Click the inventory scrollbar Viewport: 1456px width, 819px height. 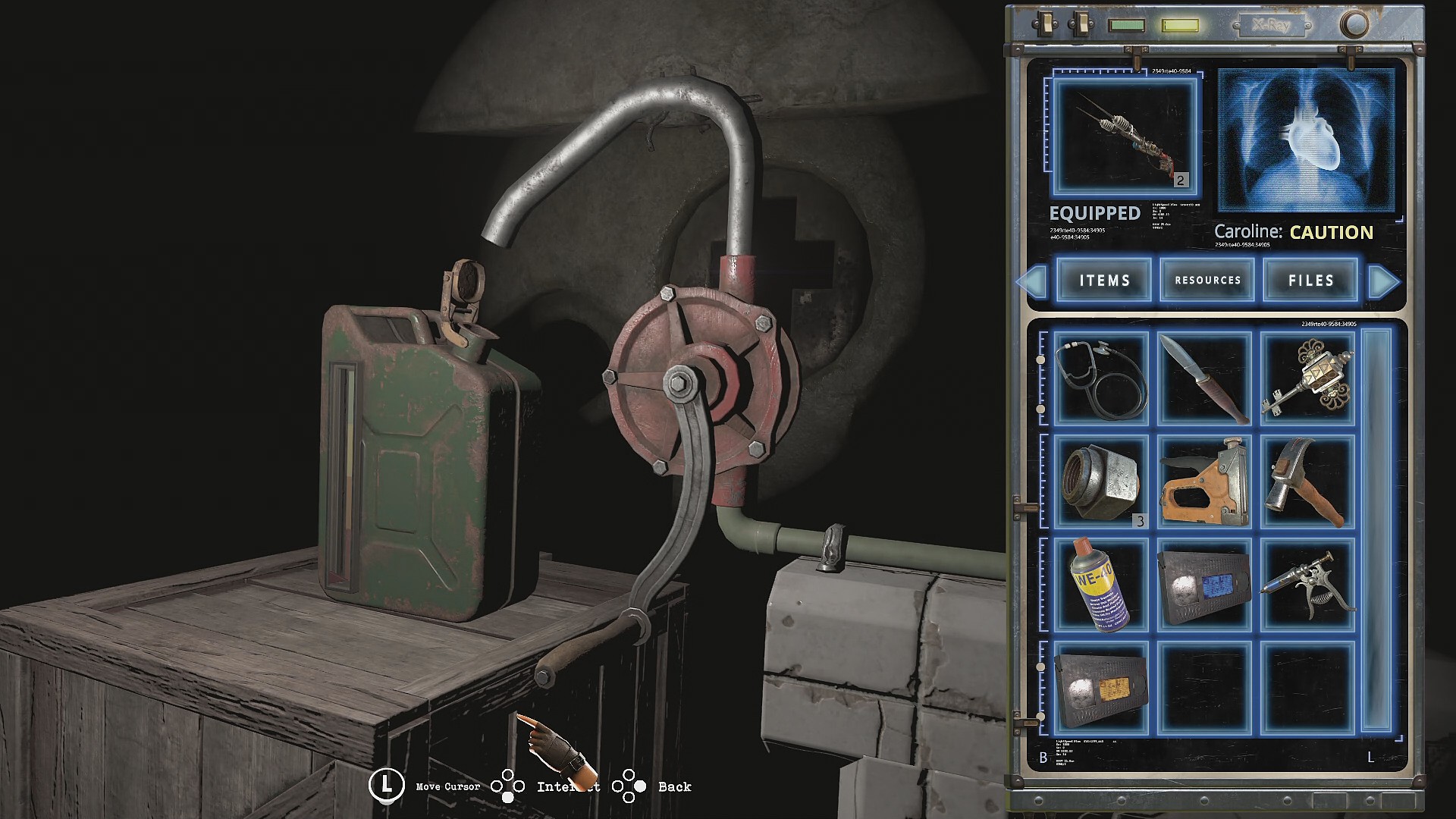coord(1377,531)
